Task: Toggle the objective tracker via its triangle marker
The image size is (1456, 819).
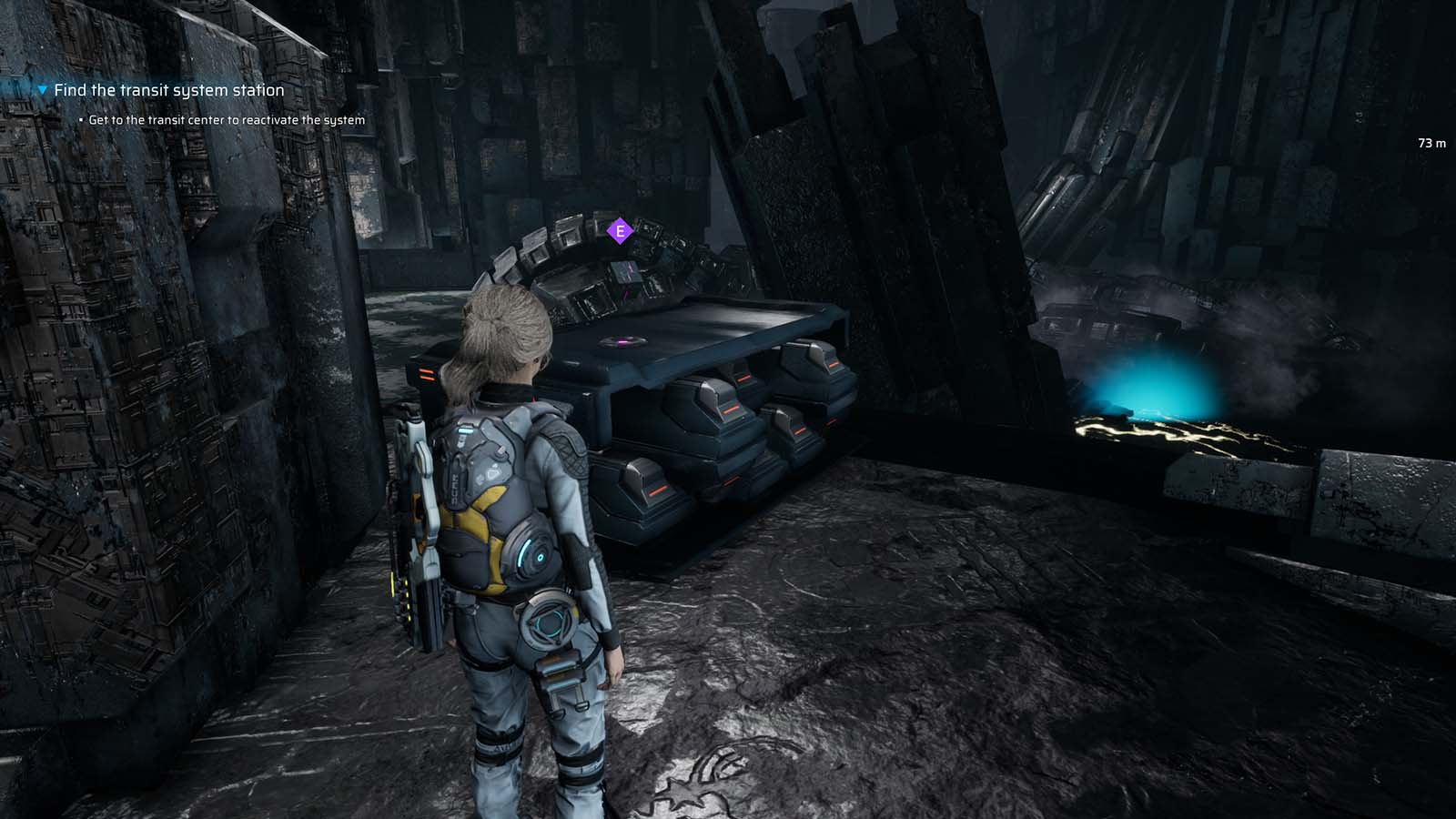Action: tap(40, 90)
